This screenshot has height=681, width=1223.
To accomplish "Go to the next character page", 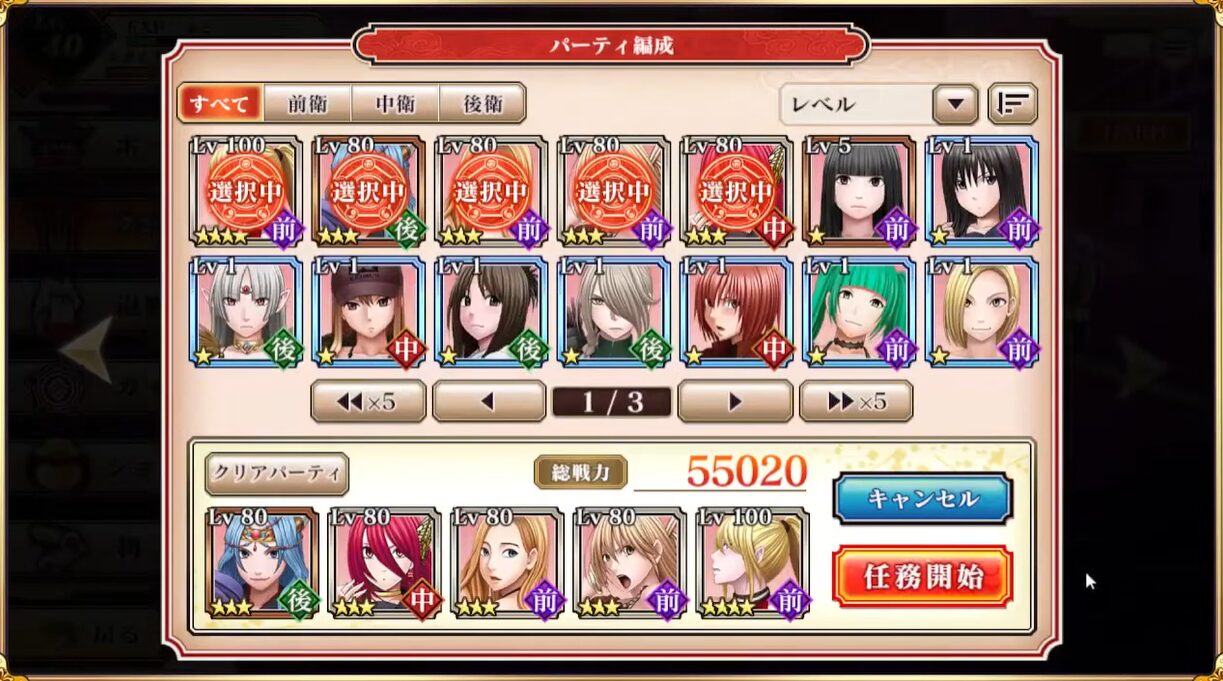I will point(735,401).
